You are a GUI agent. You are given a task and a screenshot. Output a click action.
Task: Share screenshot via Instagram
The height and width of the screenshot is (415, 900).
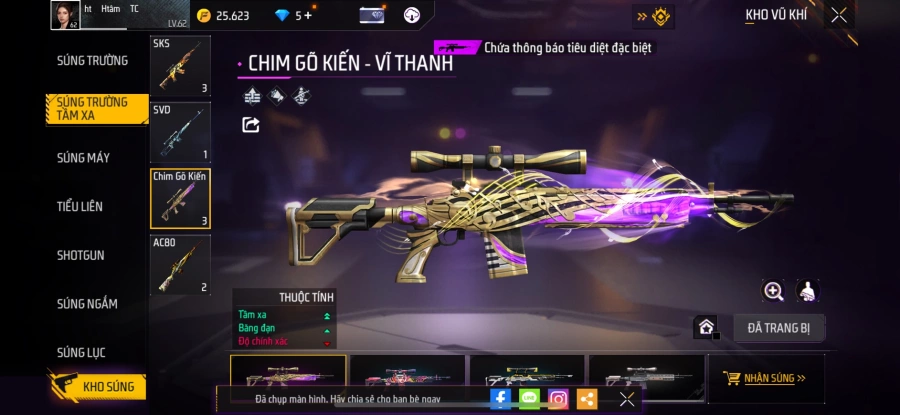click(x=558, y=398)
